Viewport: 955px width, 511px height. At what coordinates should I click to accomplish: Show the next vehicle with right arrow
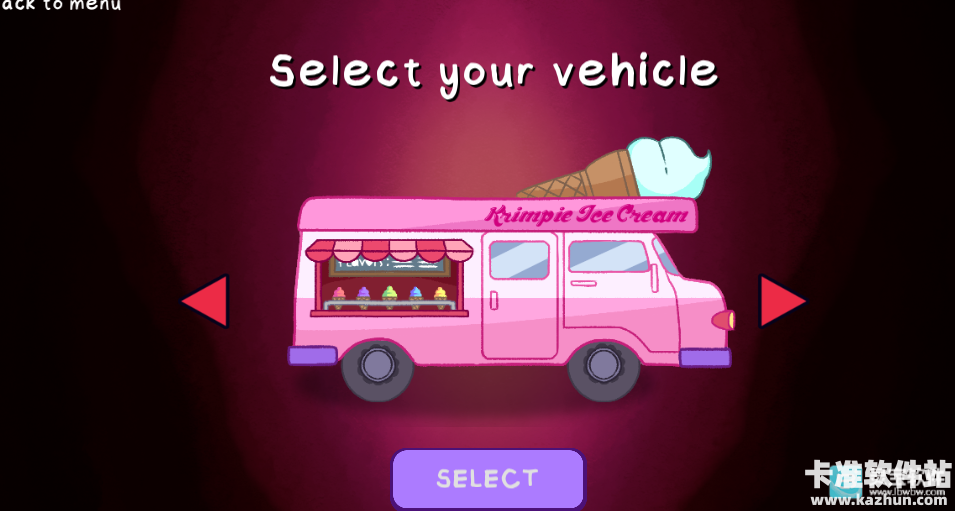click(781, 301)
